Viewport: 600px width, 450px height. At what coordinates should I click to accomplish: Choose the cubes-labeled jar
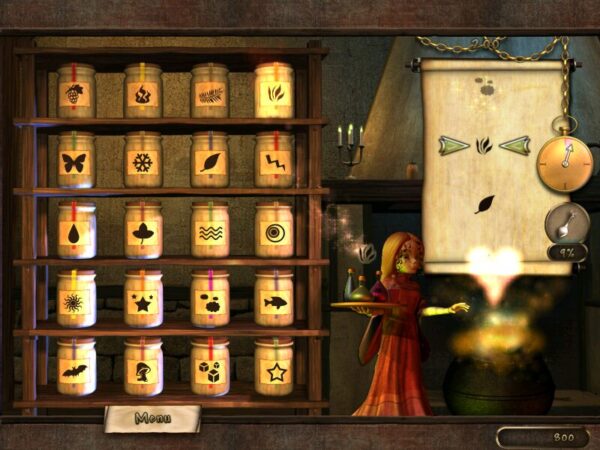point(209,370)
